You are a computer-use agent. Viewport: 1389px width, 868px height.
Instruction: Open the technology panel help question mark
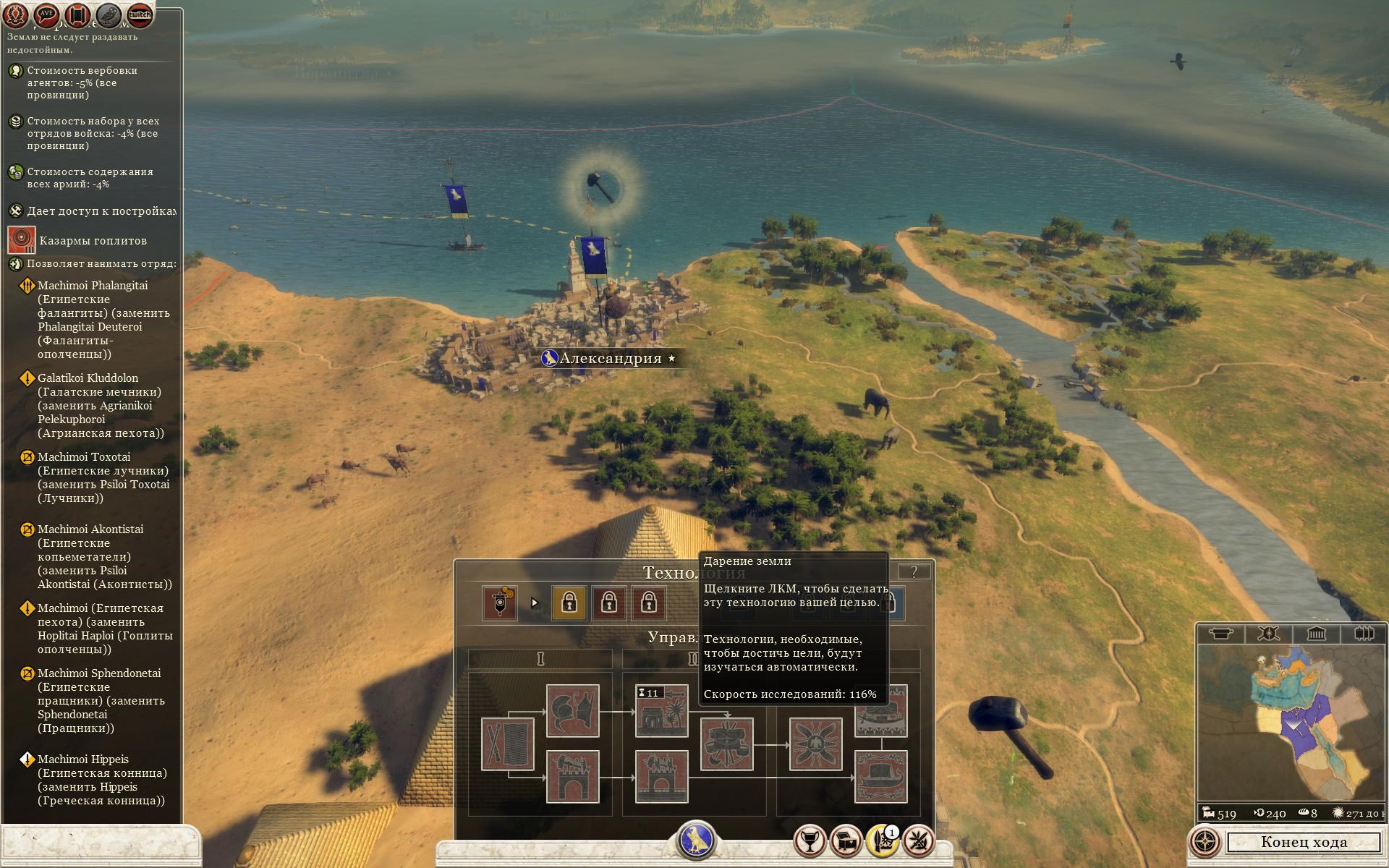click(x=914, y=572)
